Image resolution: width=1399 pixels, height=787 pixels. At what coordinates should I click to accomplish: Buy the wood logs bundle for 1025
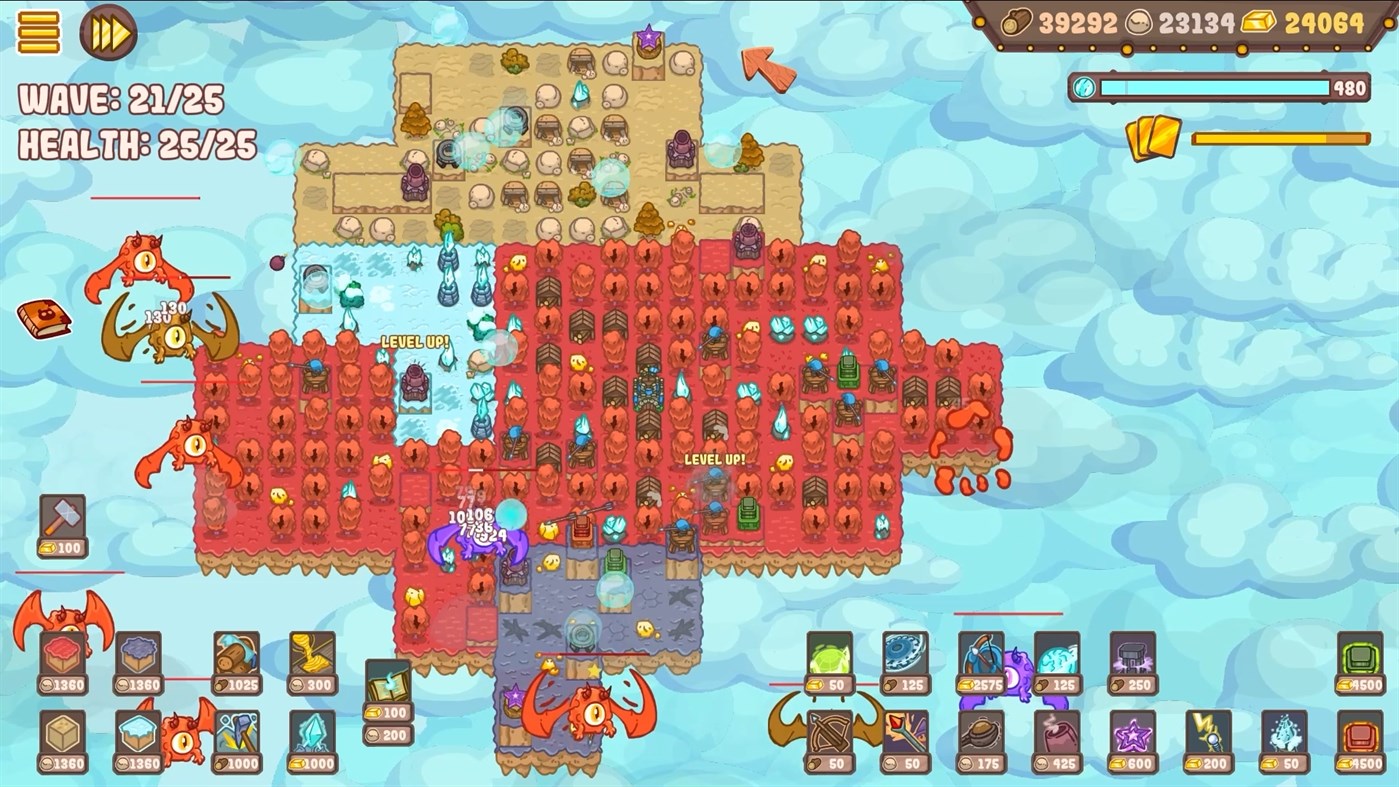pos(237,653)
